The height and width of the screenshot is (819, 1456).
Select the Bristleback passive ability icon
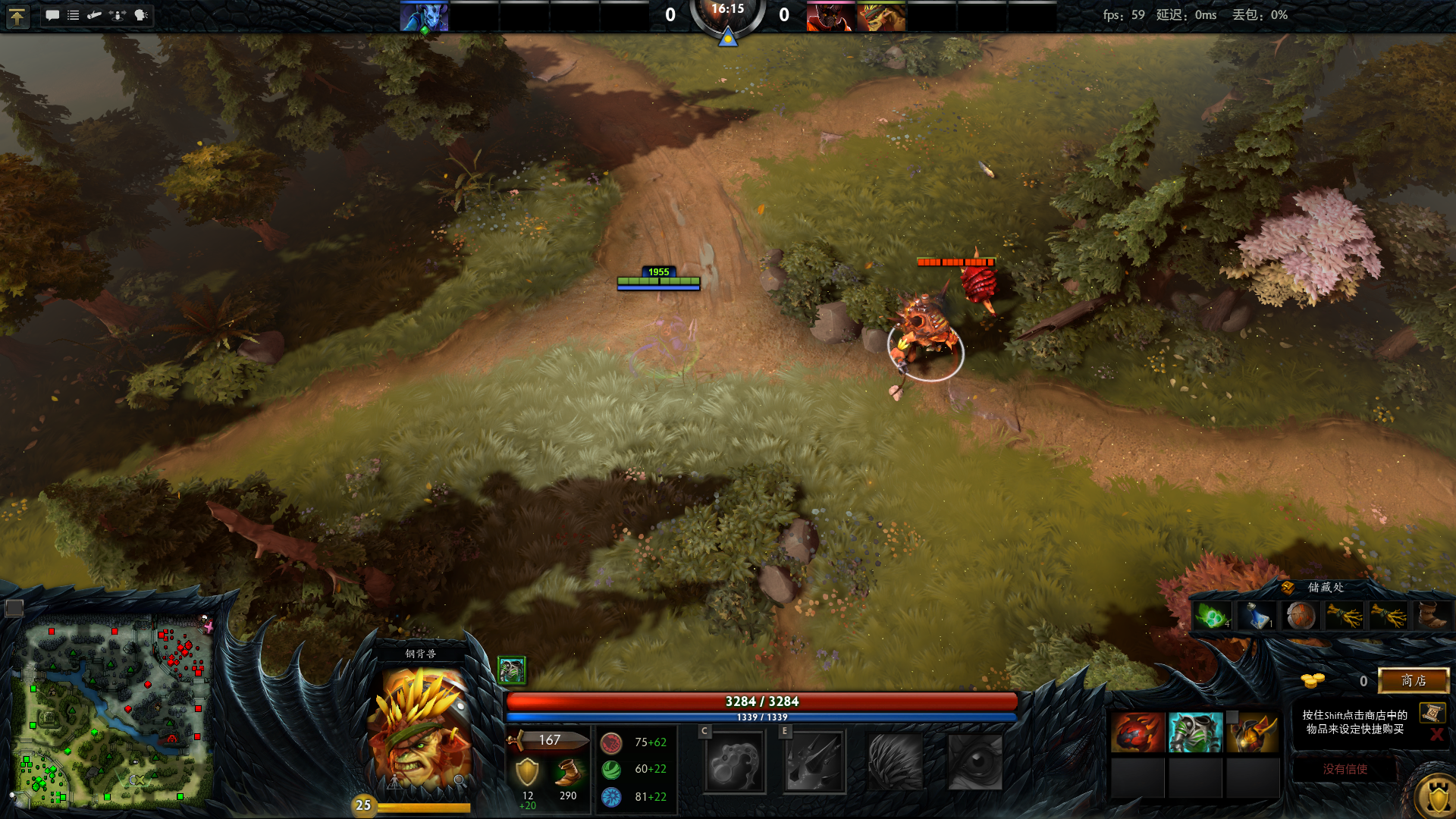pyautogui.click(x=895, y=762)
